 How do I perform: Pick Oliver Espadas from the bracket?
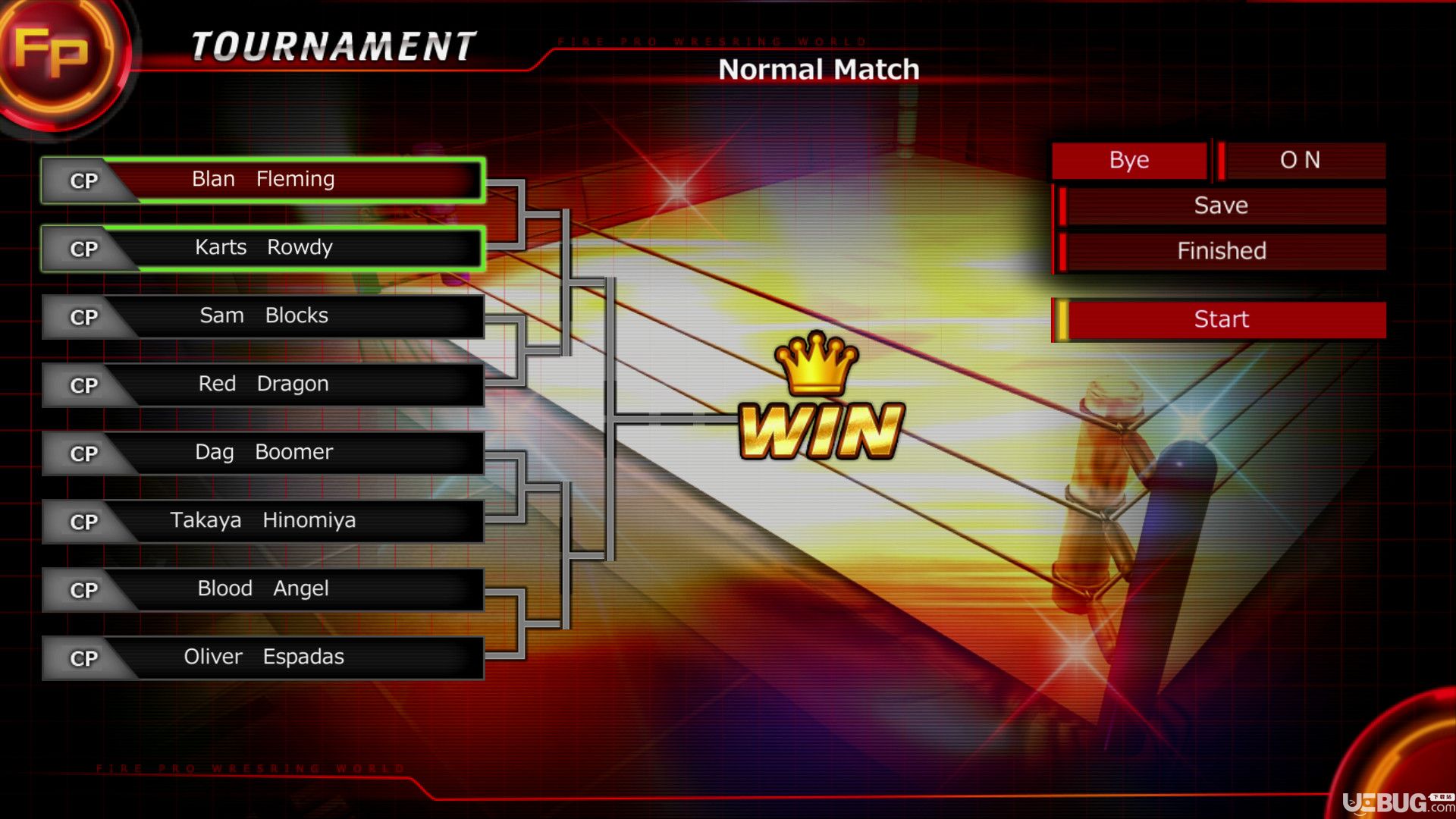(x=263, y=657)
